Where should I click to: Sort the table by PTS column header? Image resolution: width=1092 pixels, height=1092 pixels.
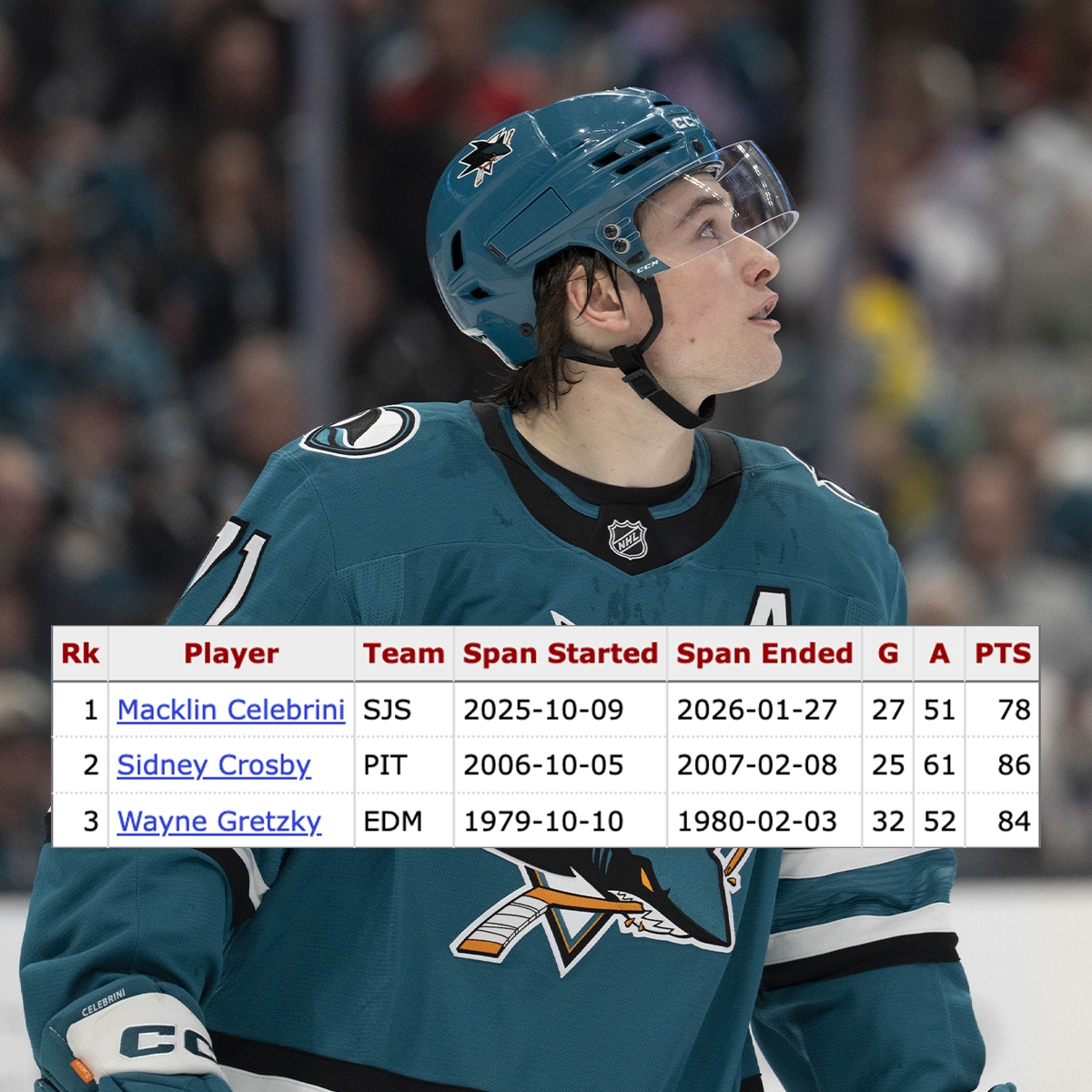[1002, 653]
